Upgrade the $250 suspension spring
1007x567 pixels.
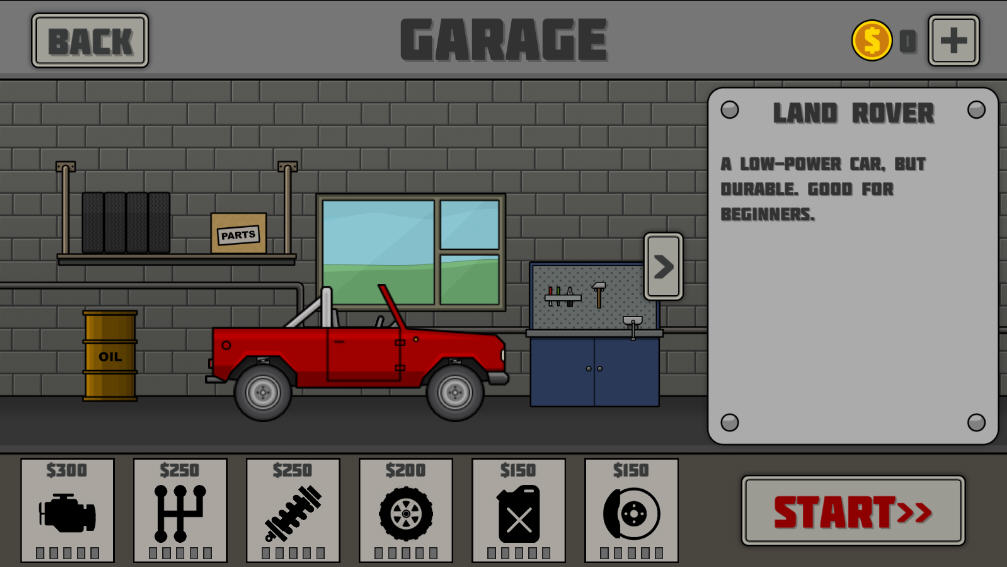[293, 510]
